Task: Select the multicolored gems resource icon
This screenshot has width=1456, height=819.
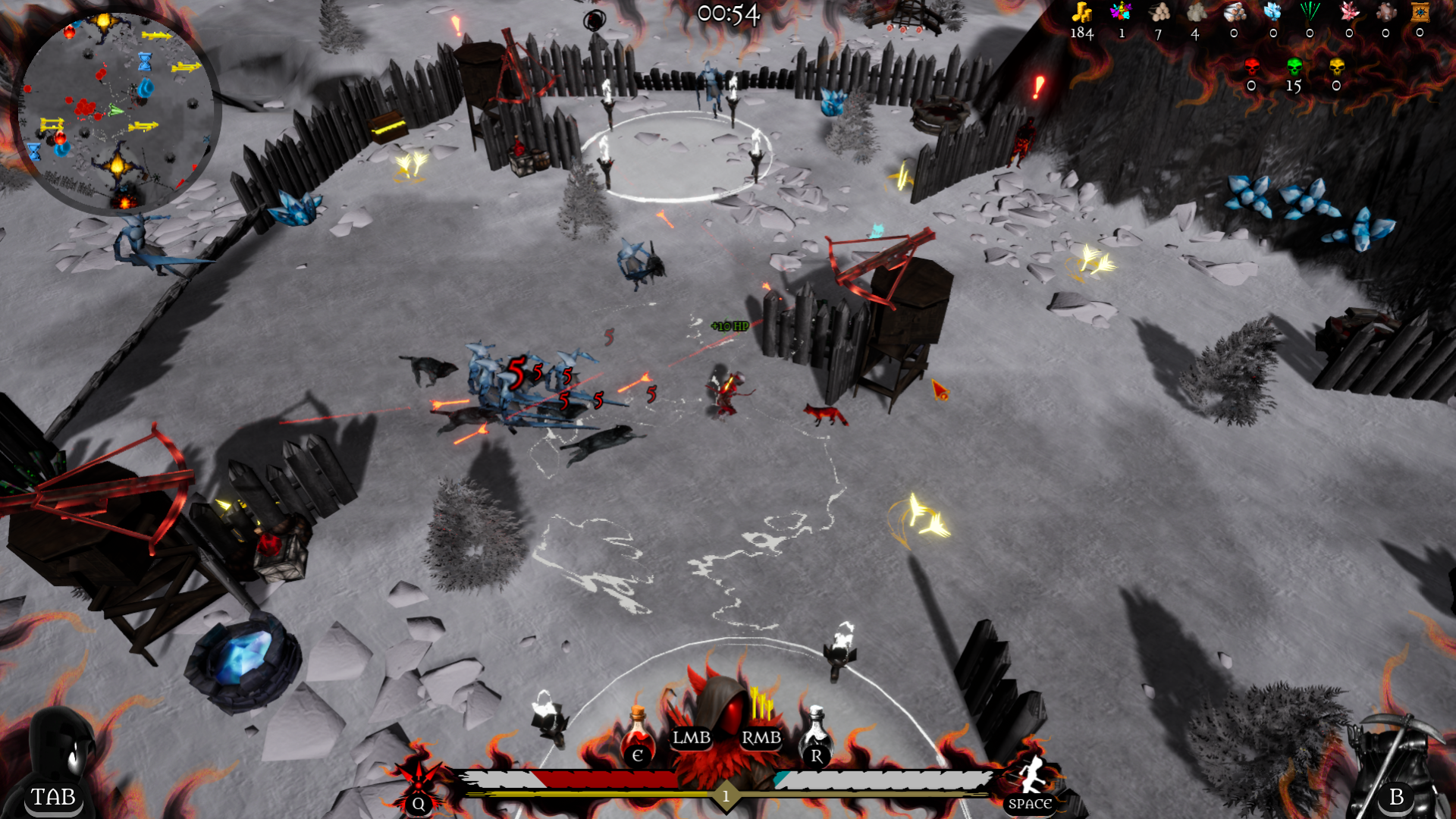Action: pos(1121,12)
